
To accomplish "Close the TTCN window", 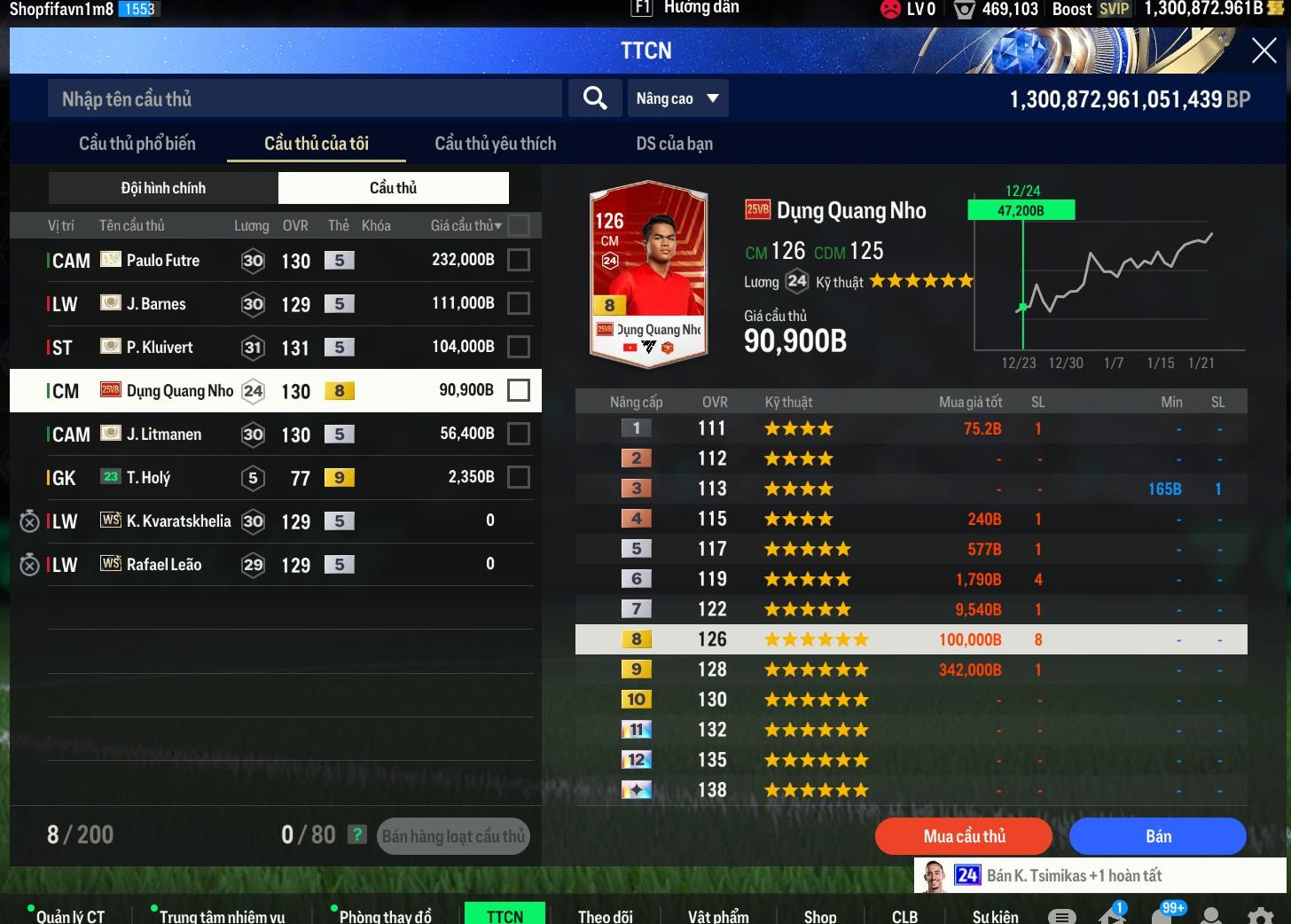I will (1264, 51).
